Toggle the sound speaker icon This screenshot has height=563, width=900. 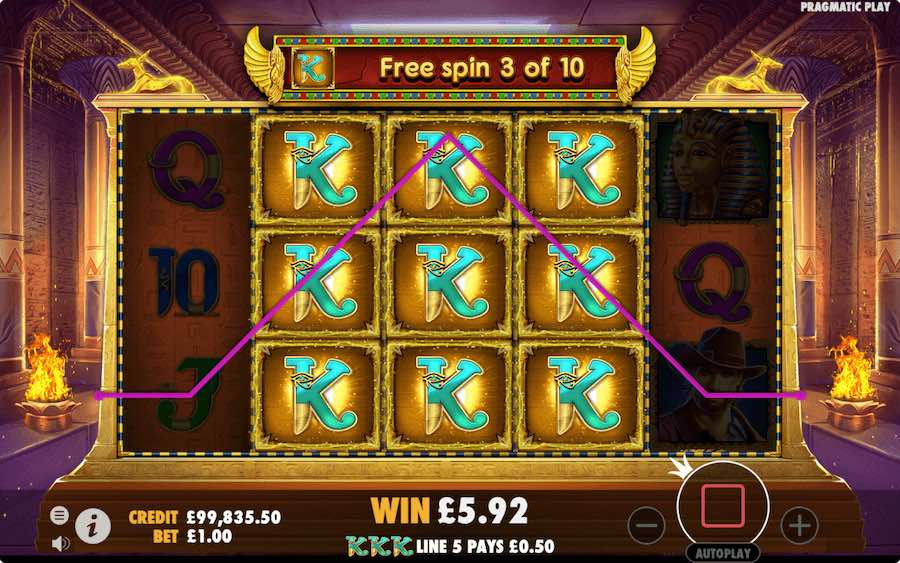(x=60, y=543)
